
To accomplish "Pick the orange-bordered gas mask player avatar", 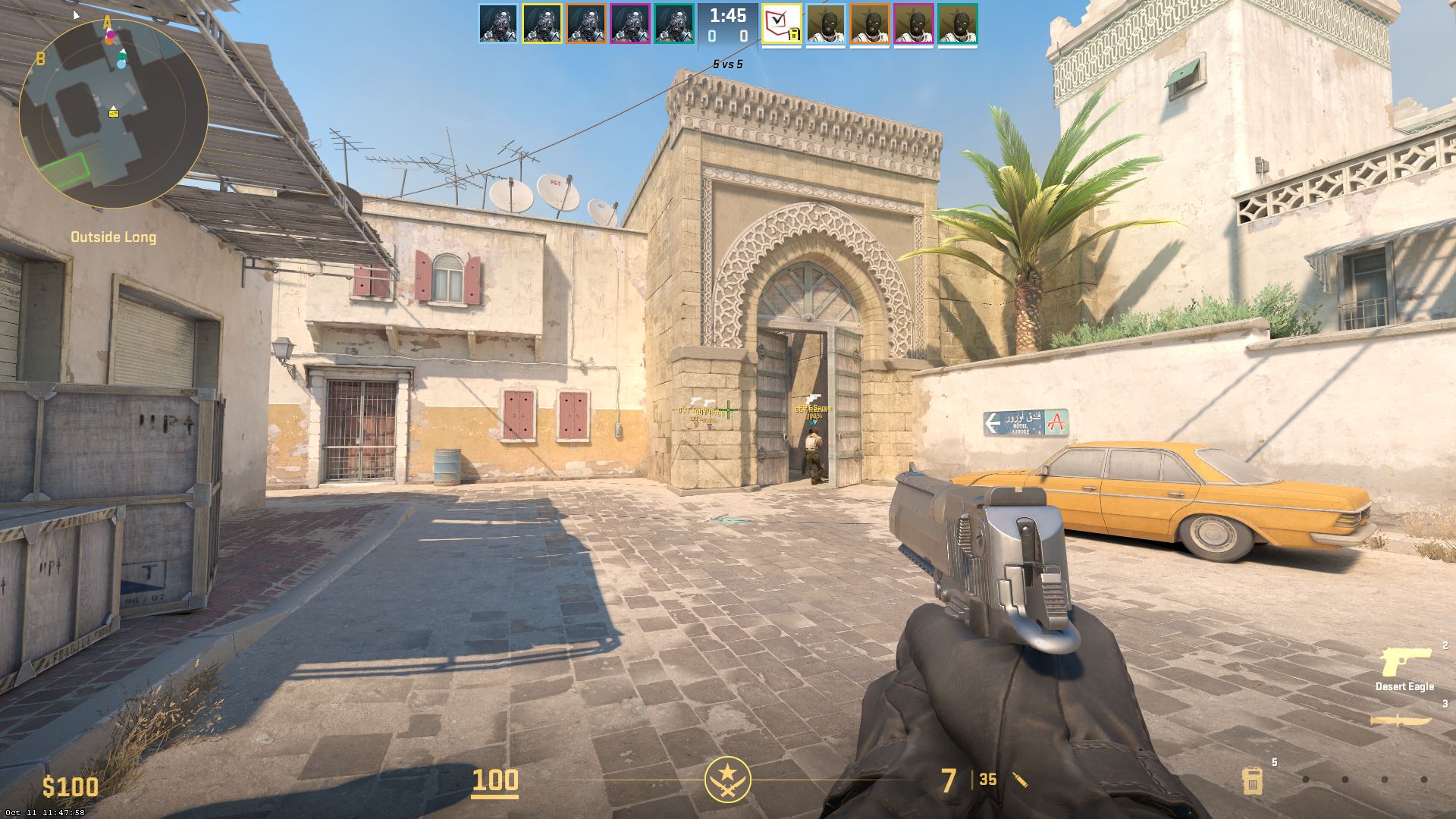I will (x=586, y=24).
